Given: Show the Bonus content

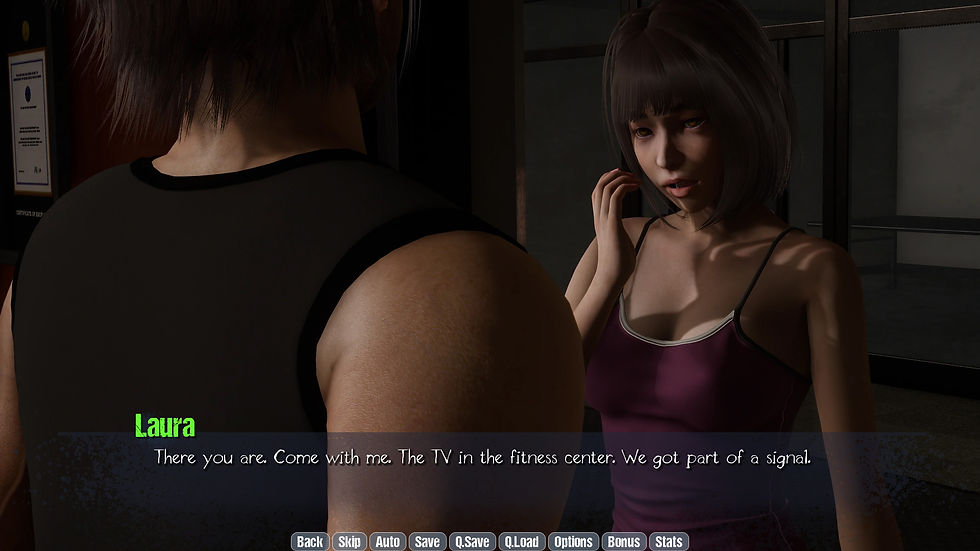Looking at the screenshot, I should point(624,541).
